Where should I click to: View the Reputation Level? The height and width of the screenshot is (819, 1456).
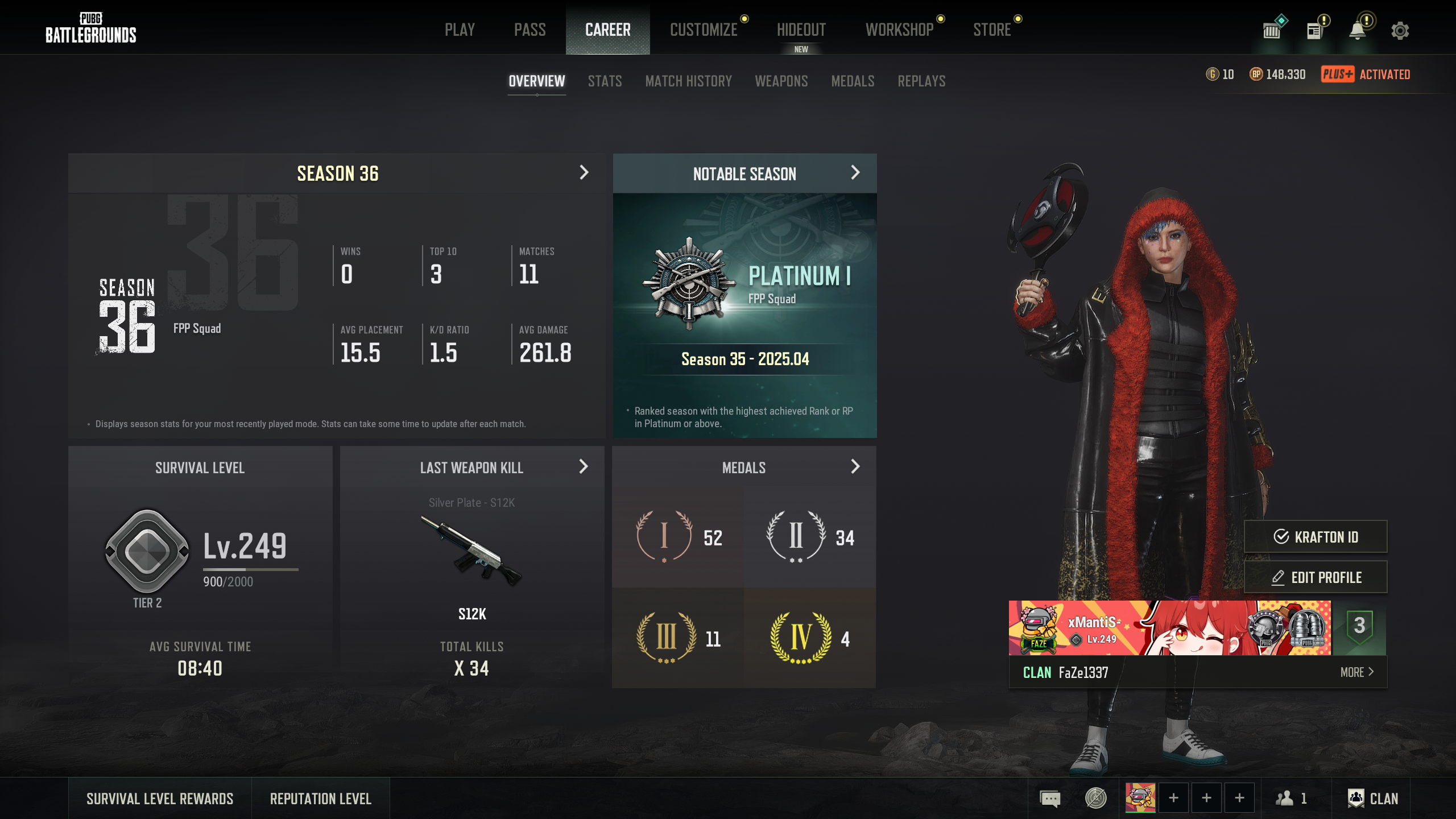tap(320, 799)
